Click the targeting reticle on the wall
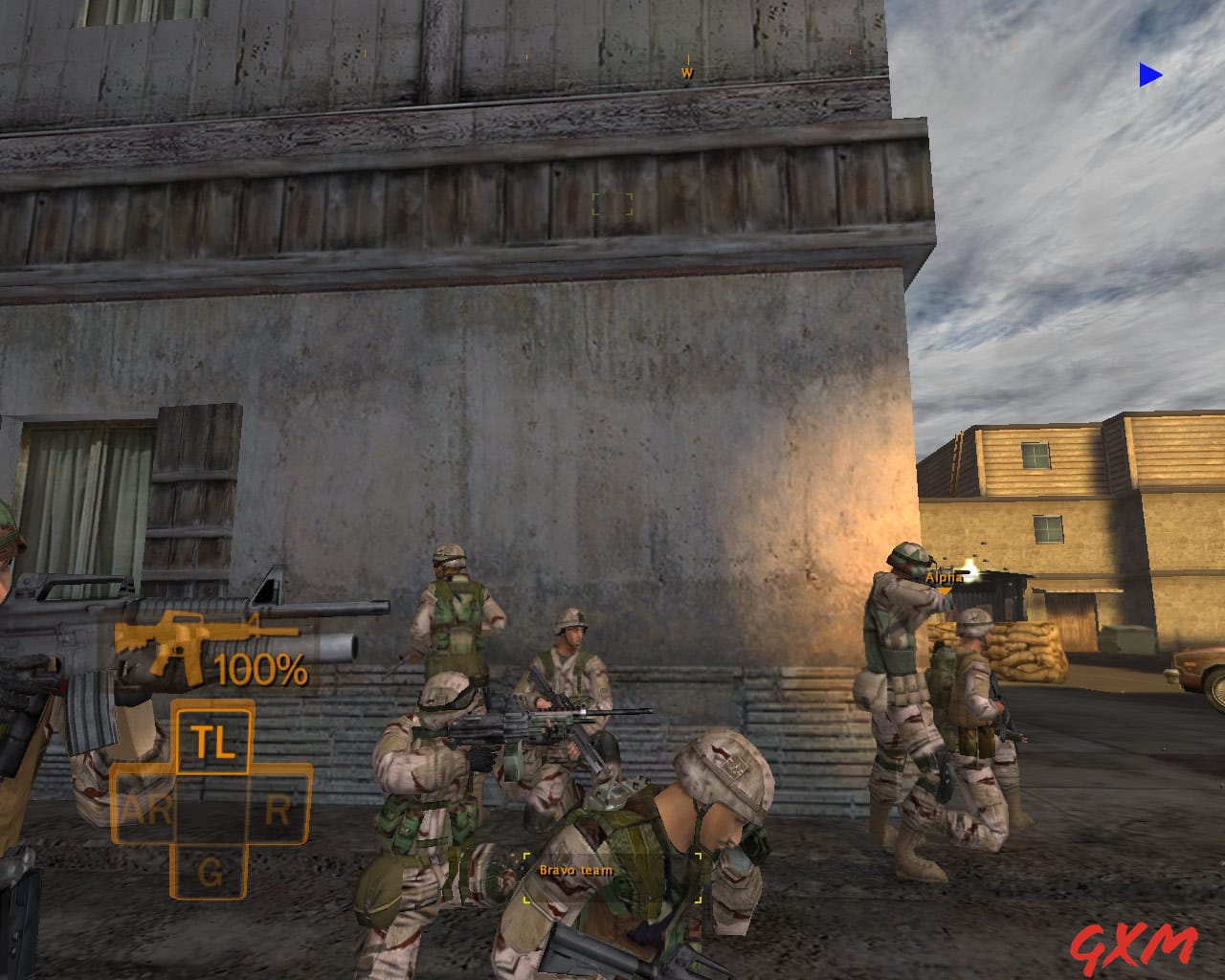 (x=612, y=202)
